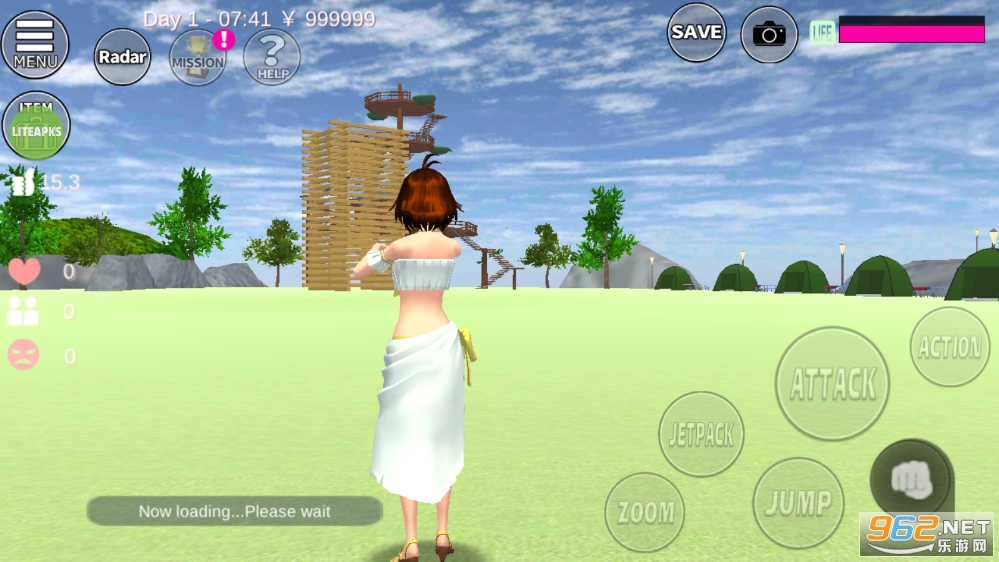
Task: Toggle the Radar button
Action: 122,57
